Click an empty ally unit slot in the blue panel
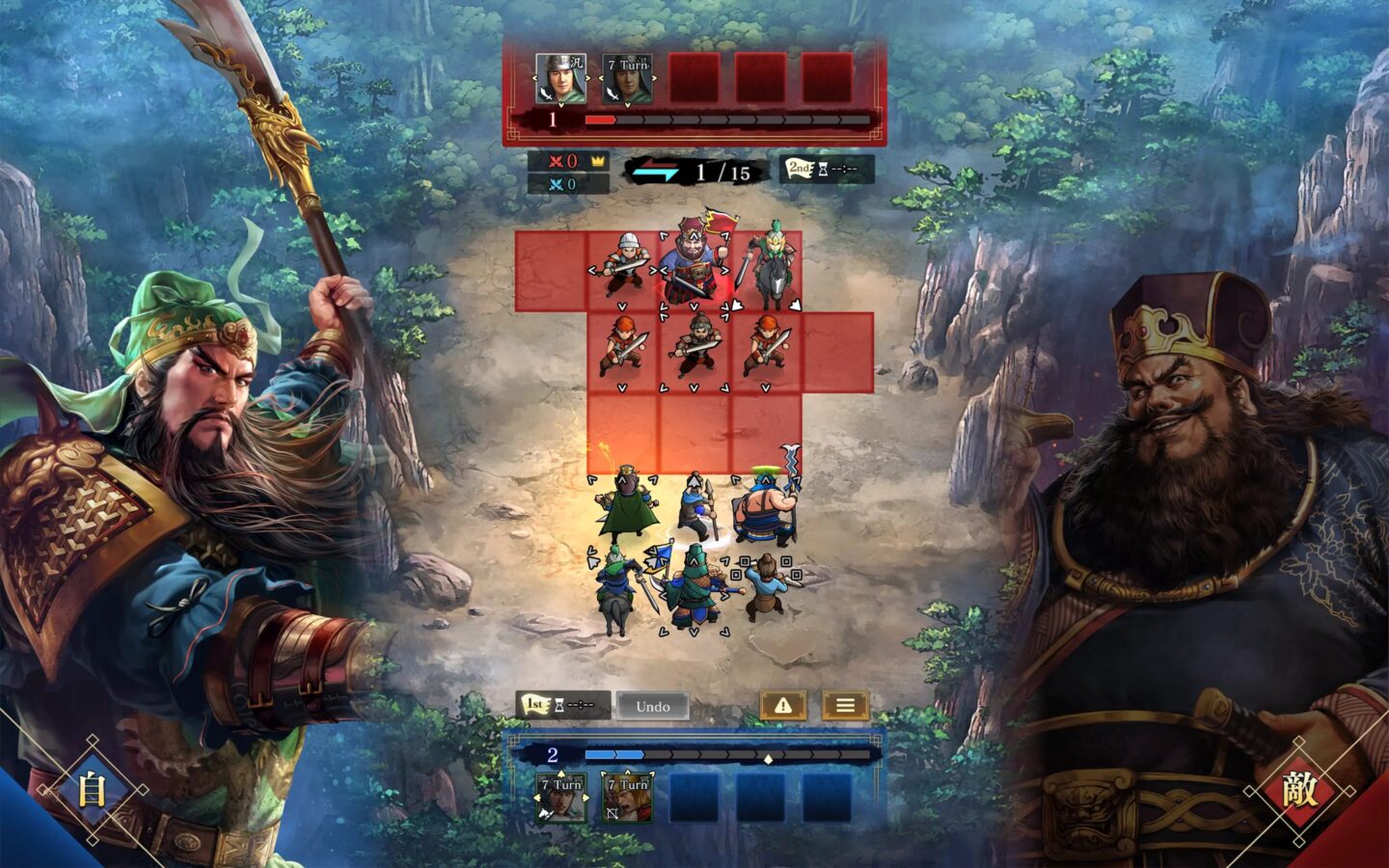This screenshot has height=868, width=1389. pyautogui.click(x=694, y=799)
